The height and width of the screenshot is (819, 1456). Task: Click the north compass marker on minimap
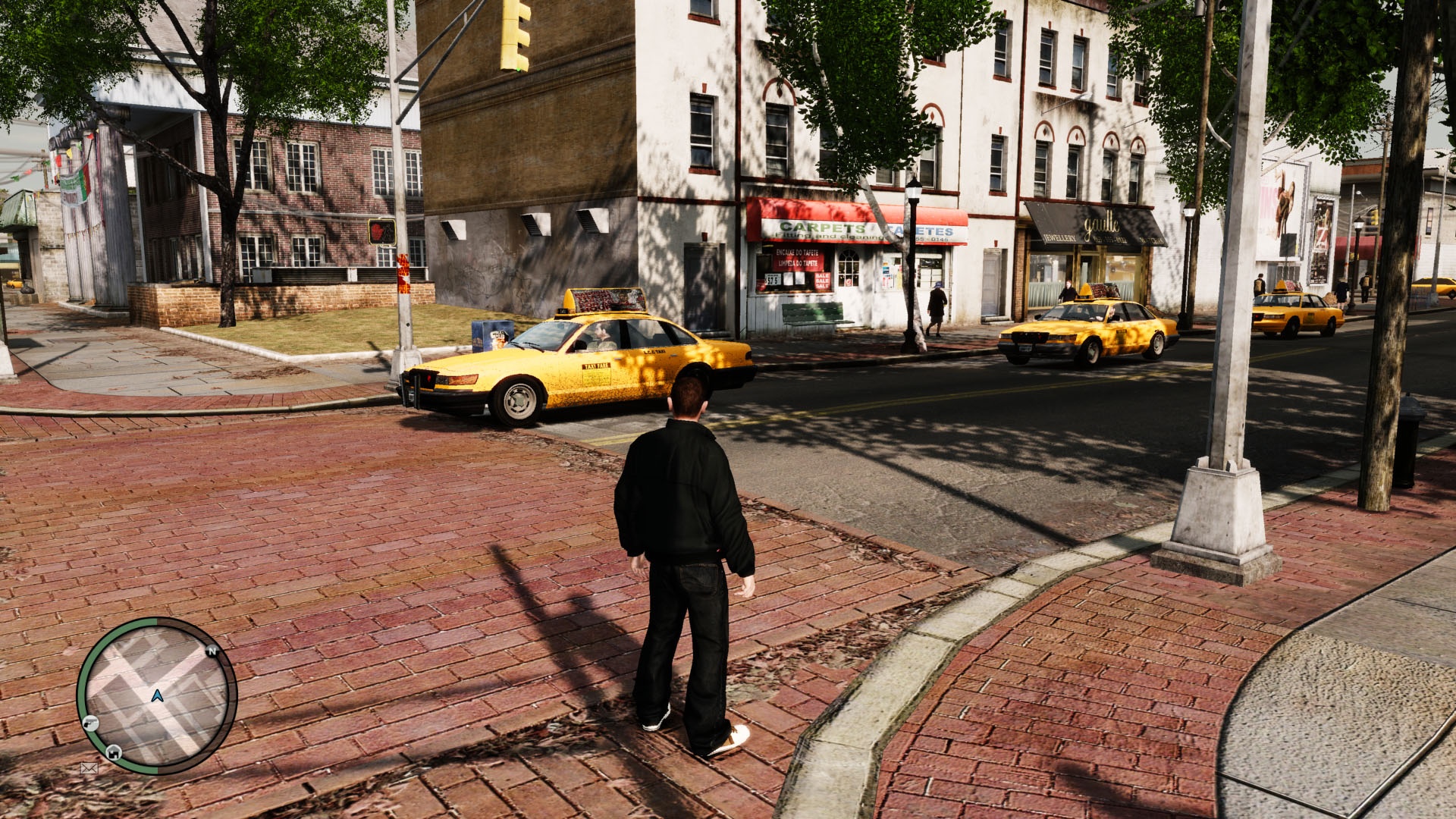(212, 651)
